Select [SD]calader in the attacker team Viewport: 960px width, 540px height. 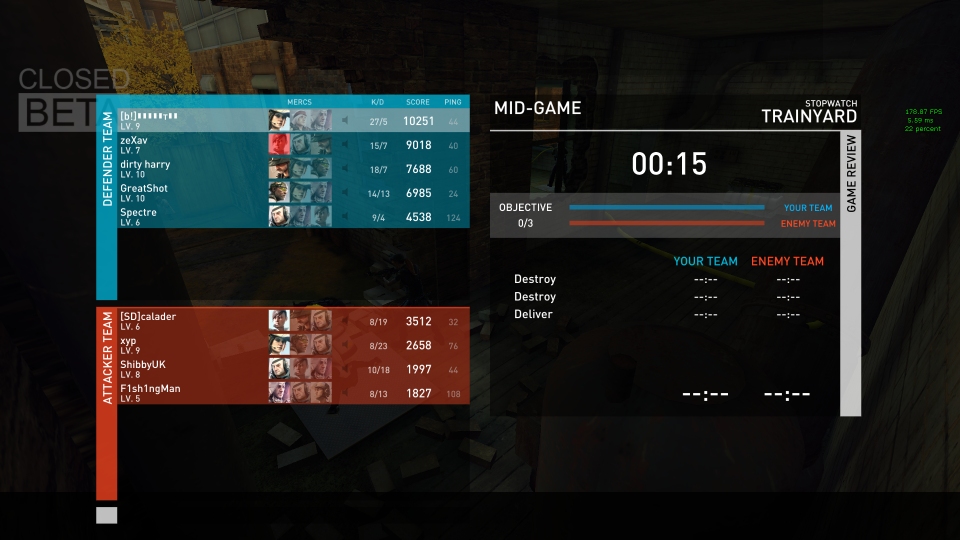click(x=190, y=321)
